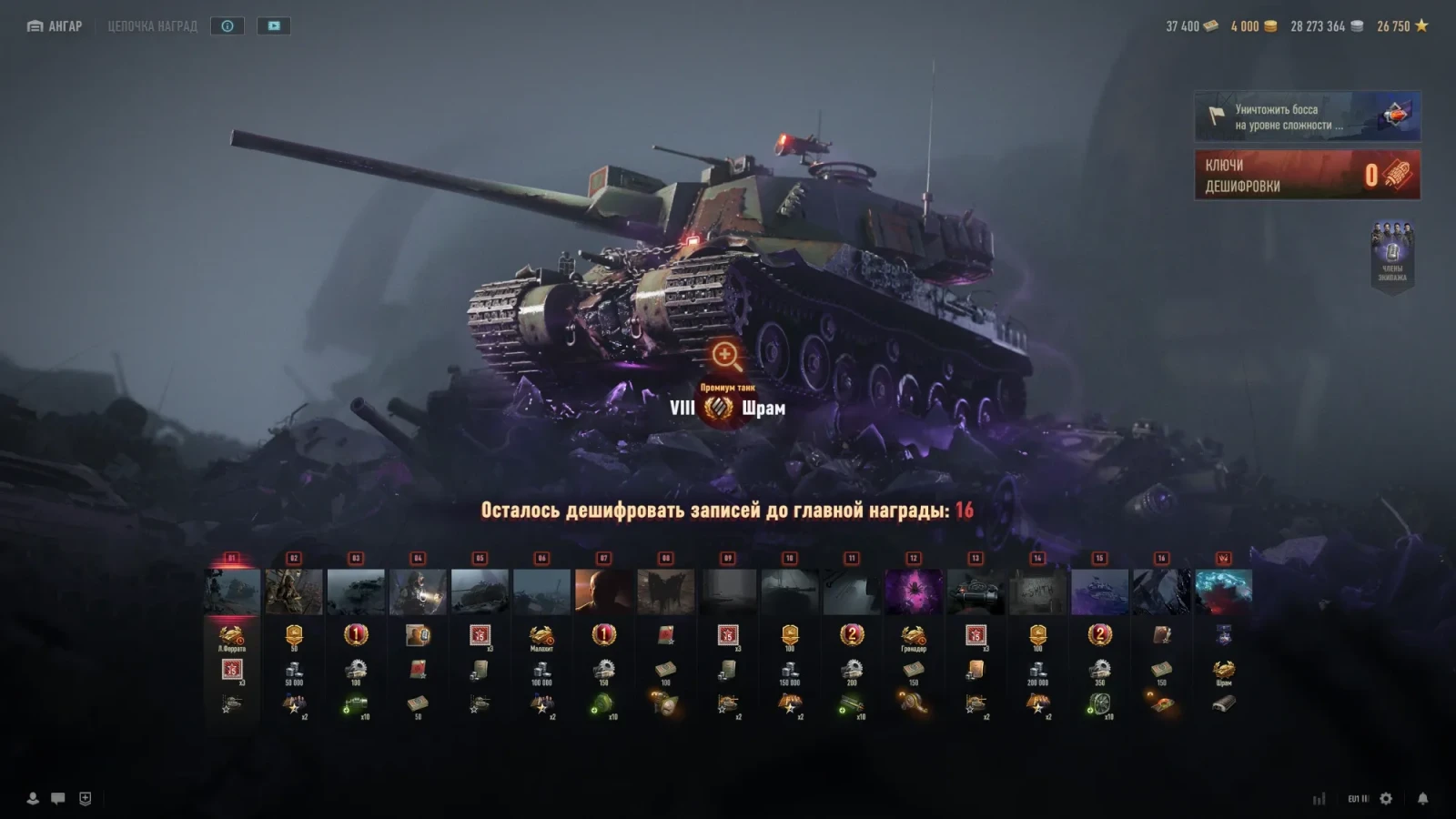
Task: Select the stage 07 bald man thumbnail
Action: tap(603, 591)
